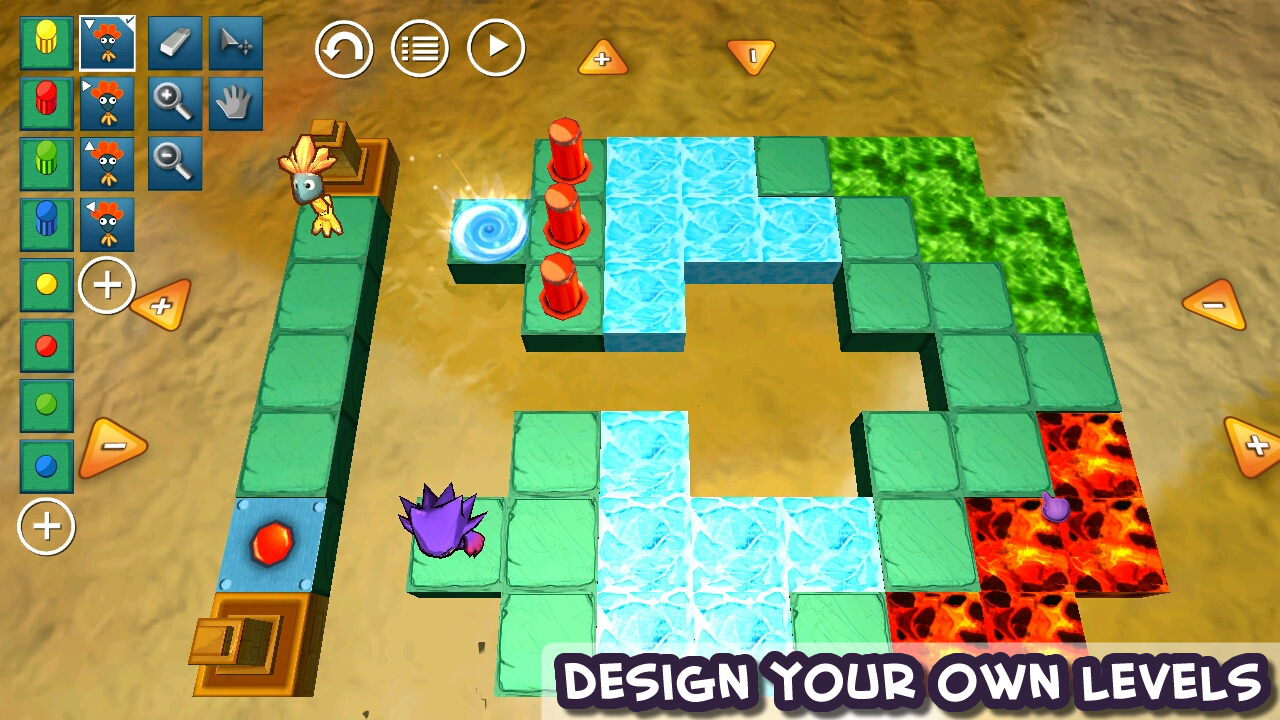
Task: Open the level options menu
Action: pyautogui.click(x=420, y=47)
